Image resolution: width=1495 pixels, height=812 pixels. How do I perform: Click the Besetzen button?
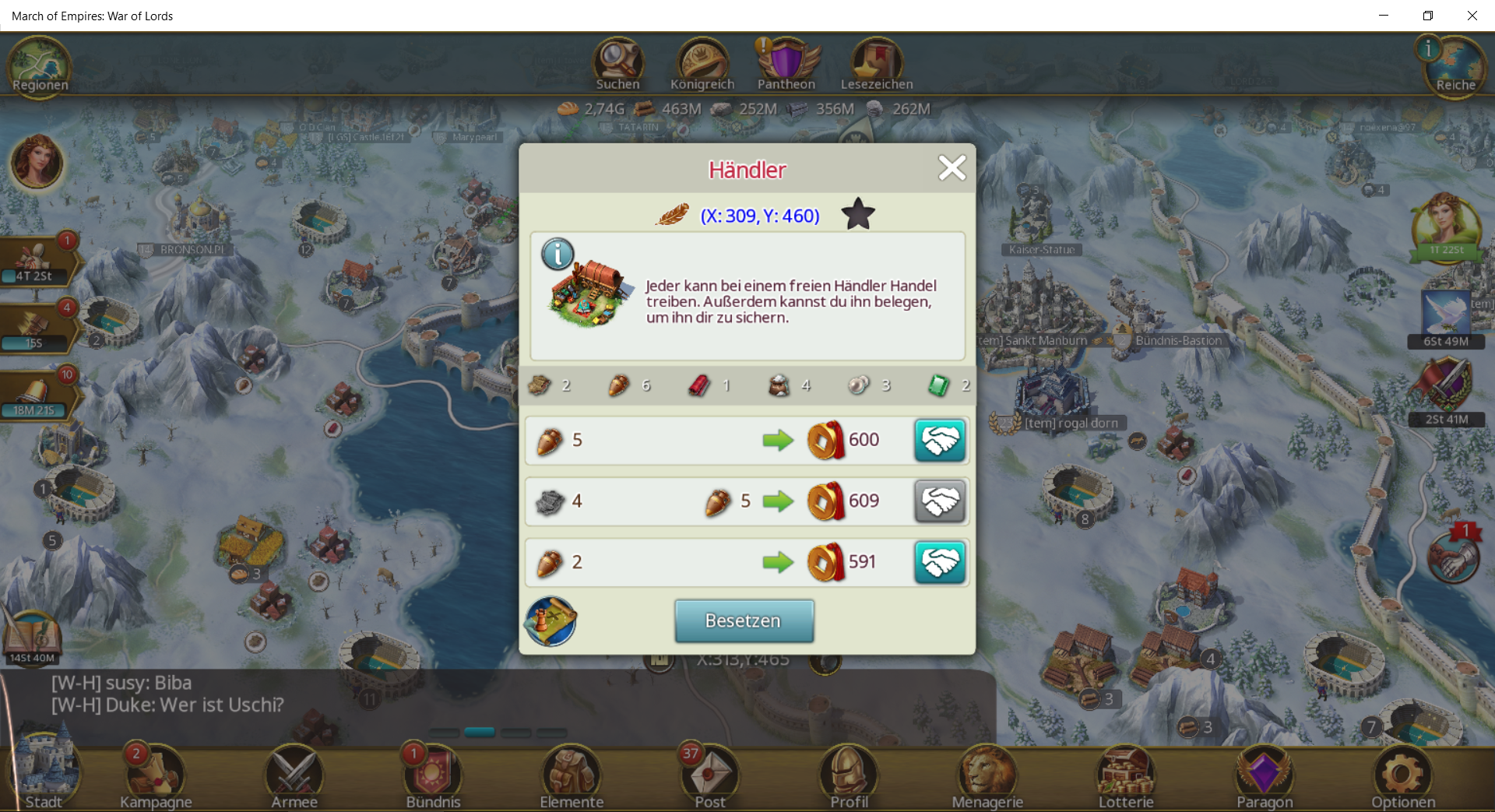pos(744,620)
